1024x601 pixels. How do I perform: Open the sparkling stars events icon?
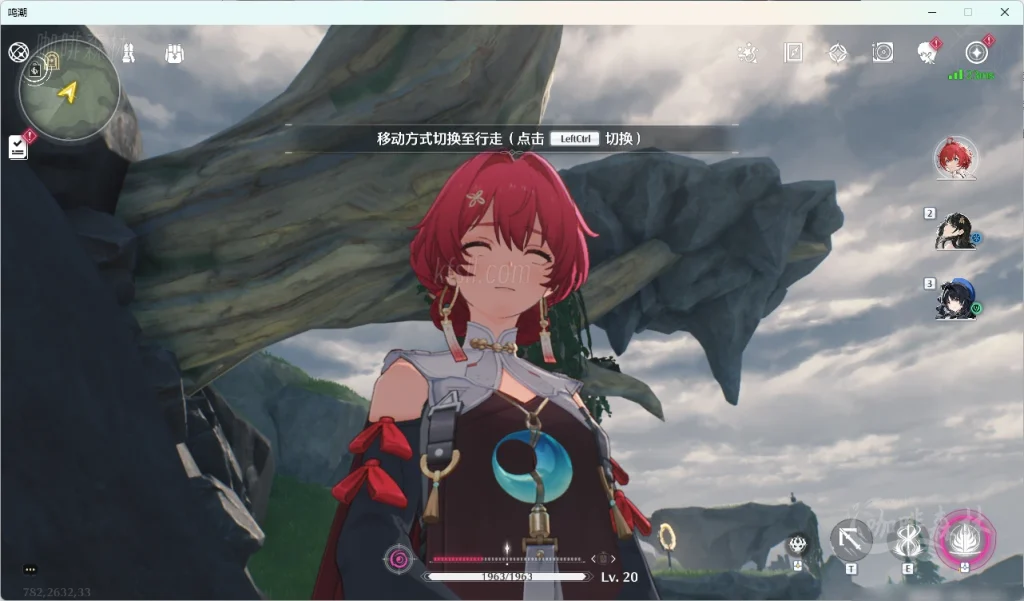[746, 52]
